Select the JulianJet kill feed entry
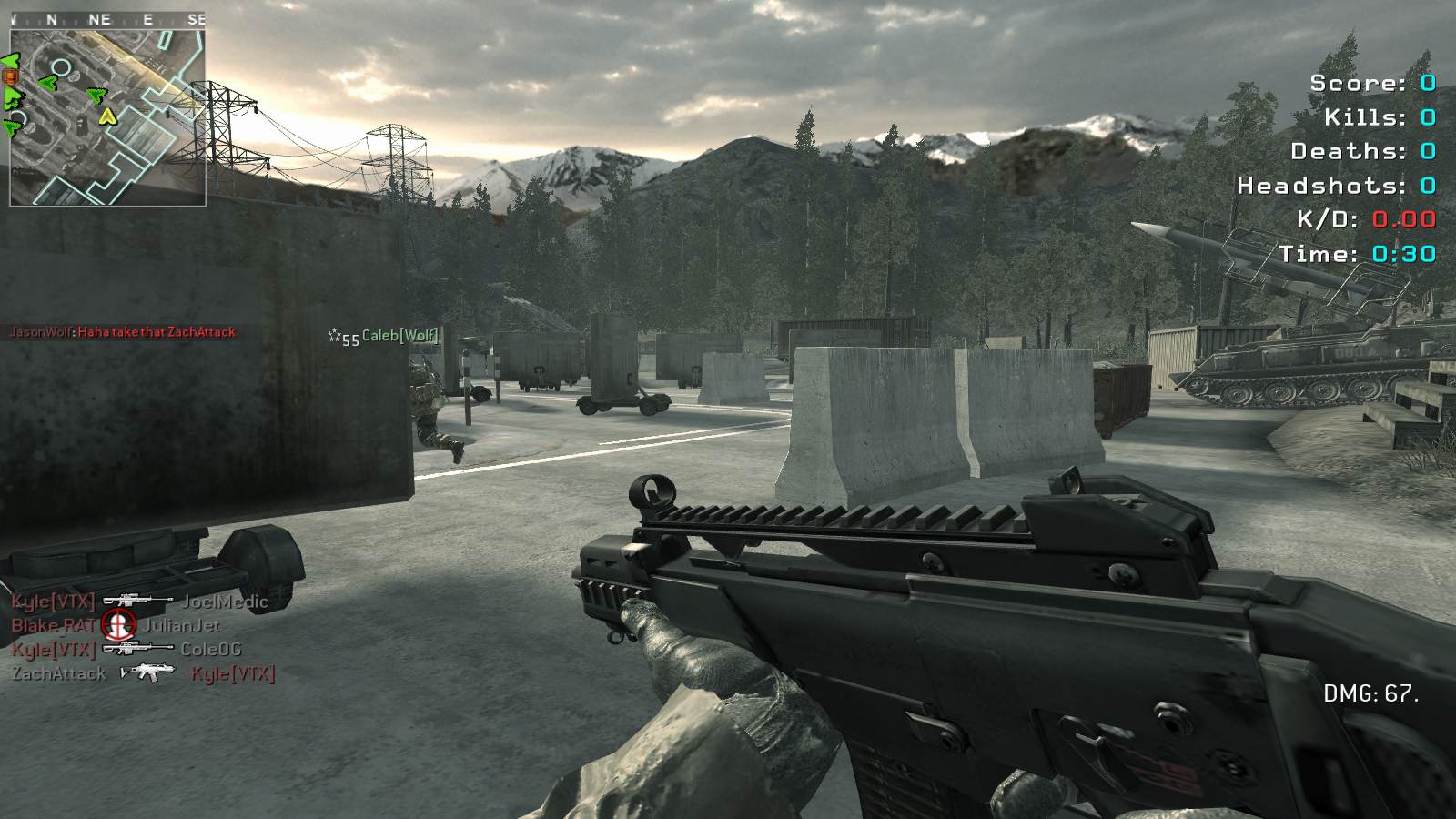The width and height of the screenshot is (1456, 819). pyautogui.click(x=181, y=625)
